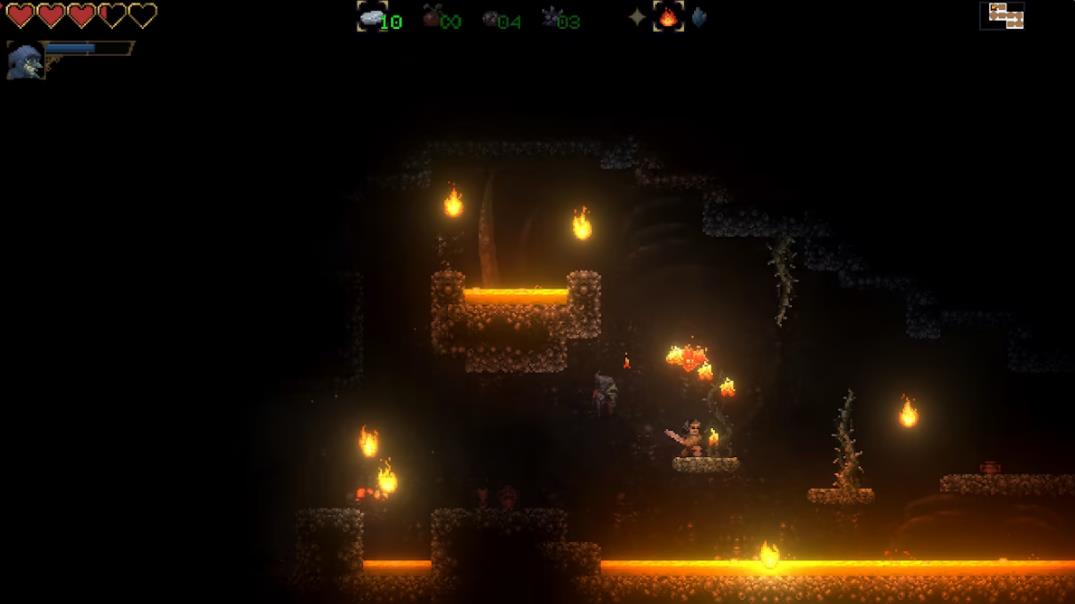The height and width of the screenshot is (604, 1075).
Task: Click the hooded character portrait
Action: point(24,61)
